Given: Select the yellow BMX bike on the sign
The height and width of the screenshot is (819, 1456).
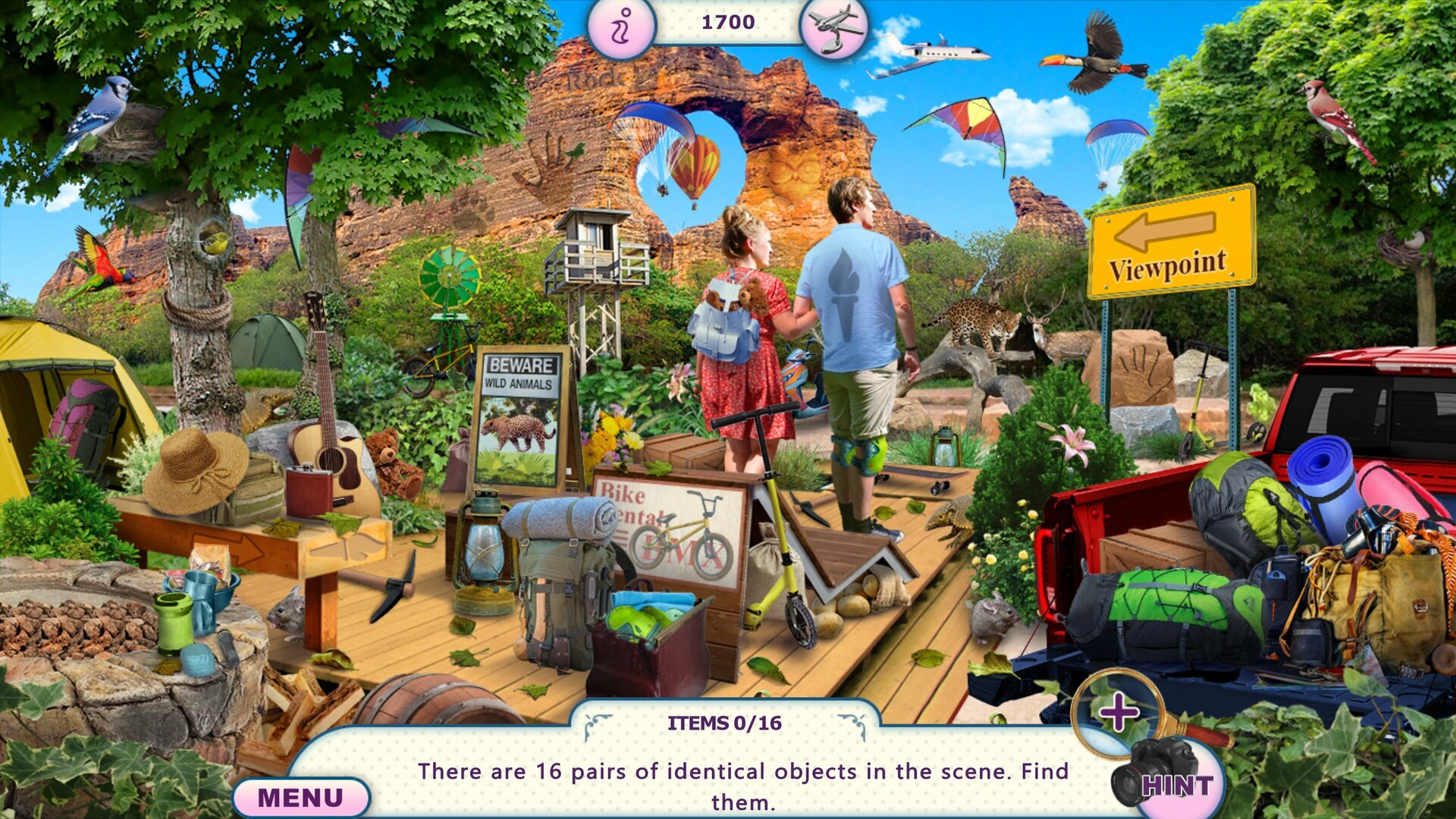Looking at the screenshot, I should click(x=682, y=543).
